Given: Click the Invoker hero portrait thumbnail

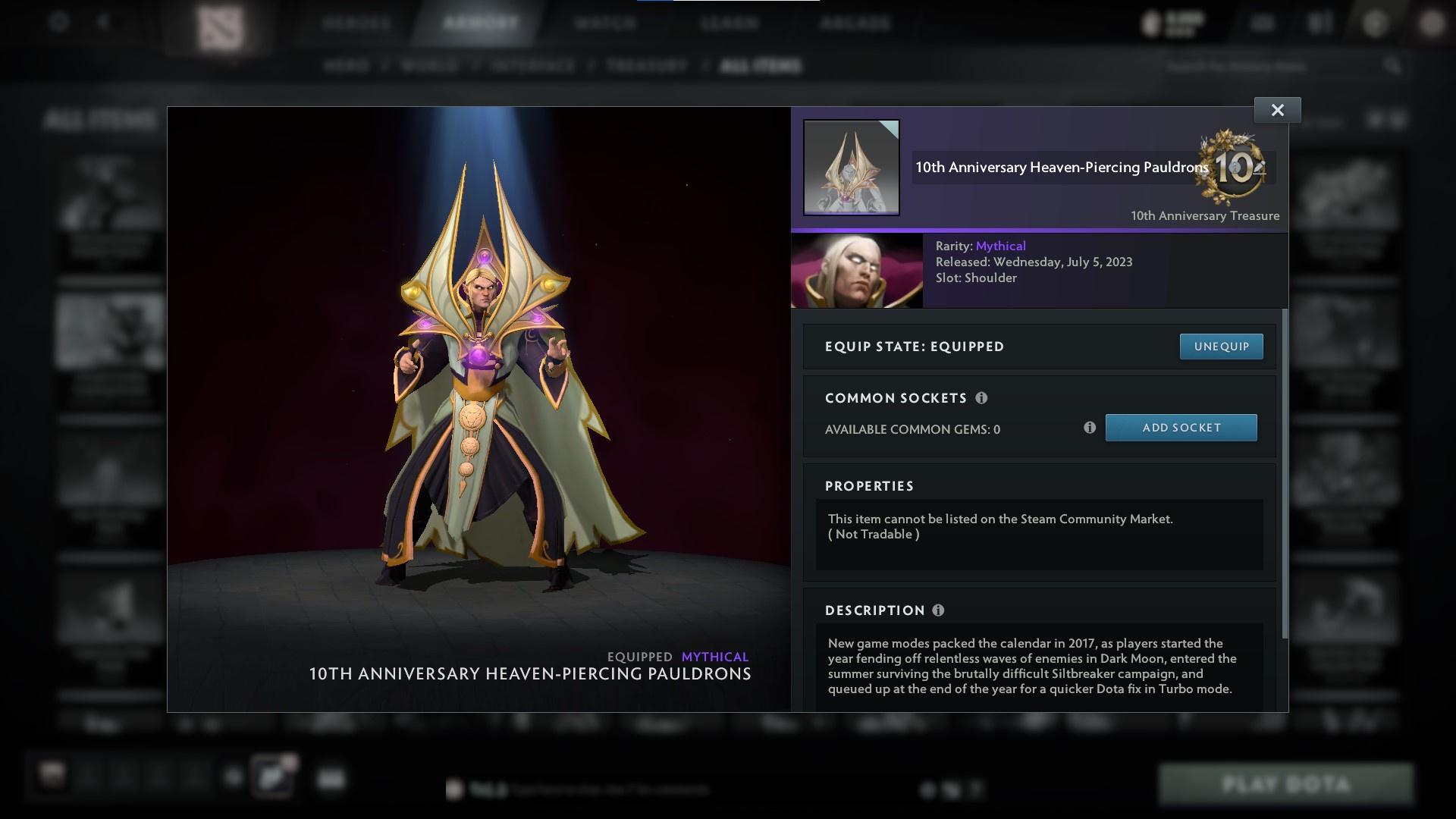Looking at the screenshot, I should (857, 270).
